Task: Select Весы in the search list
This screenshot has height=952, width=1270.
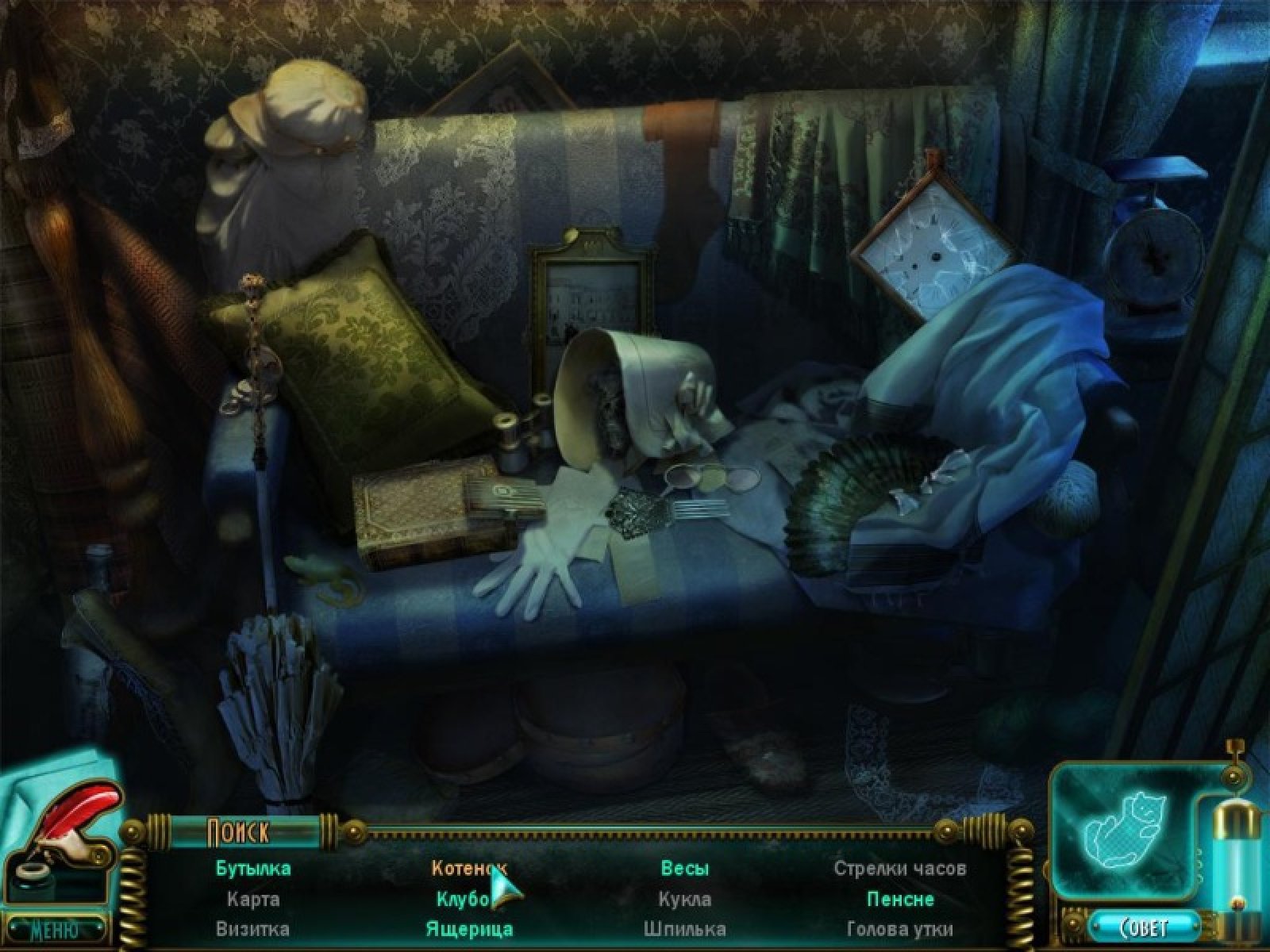Action: [684, 868]
